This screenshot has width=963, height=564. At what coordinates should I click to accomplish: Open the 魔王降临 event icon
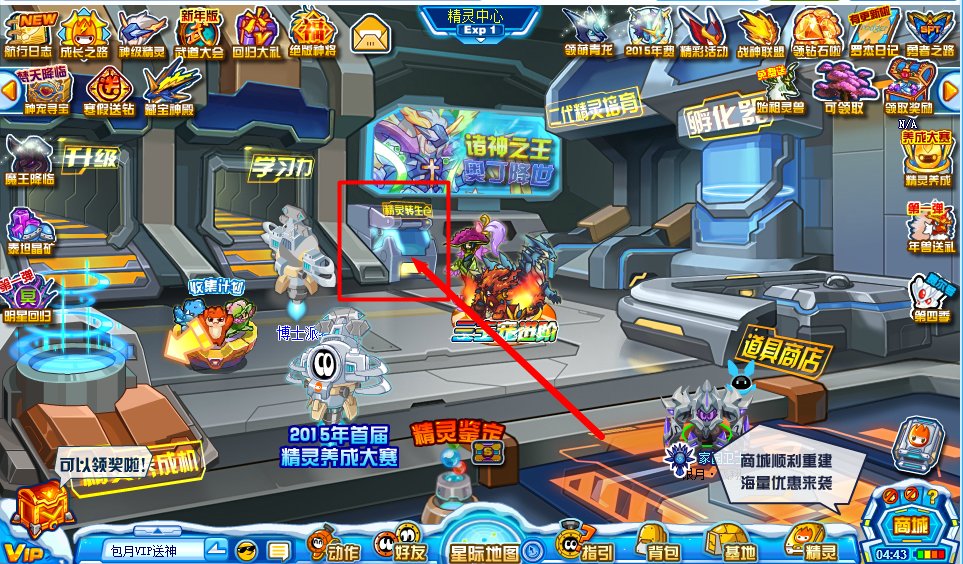pyautogui.click(x=30, y=160)
